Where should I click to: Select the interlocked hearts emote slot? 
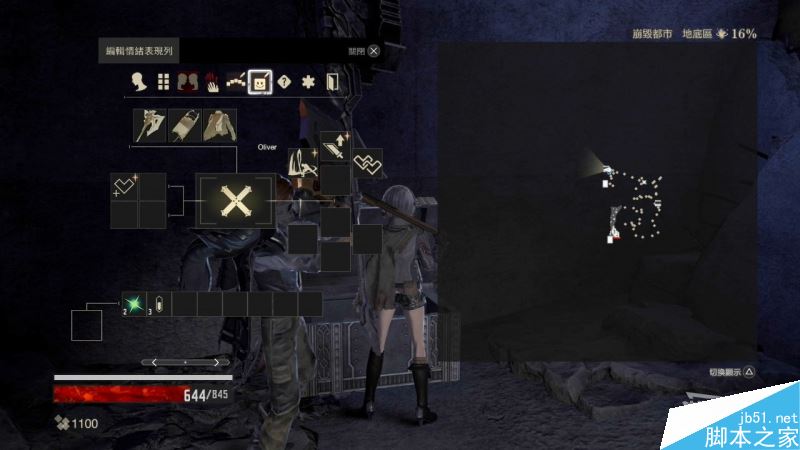click(x=367, y=162)
